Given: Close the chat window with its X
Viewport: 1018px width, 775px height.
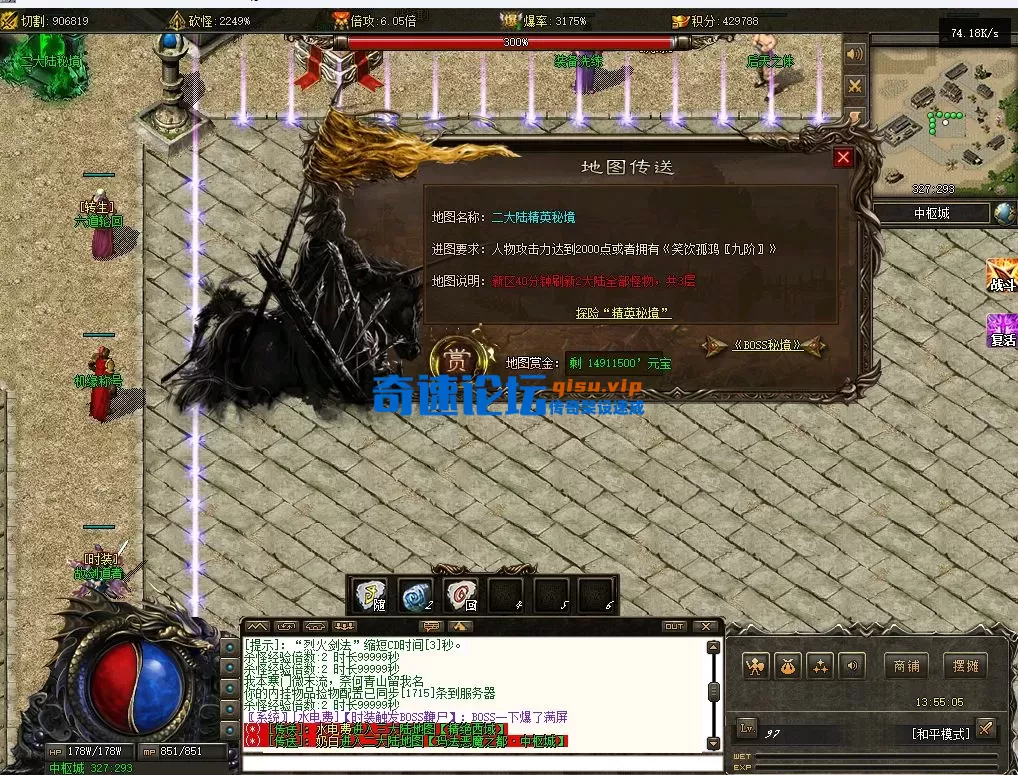Looking at the screenshot, I should pyautogui.click(x=706, y=627).
